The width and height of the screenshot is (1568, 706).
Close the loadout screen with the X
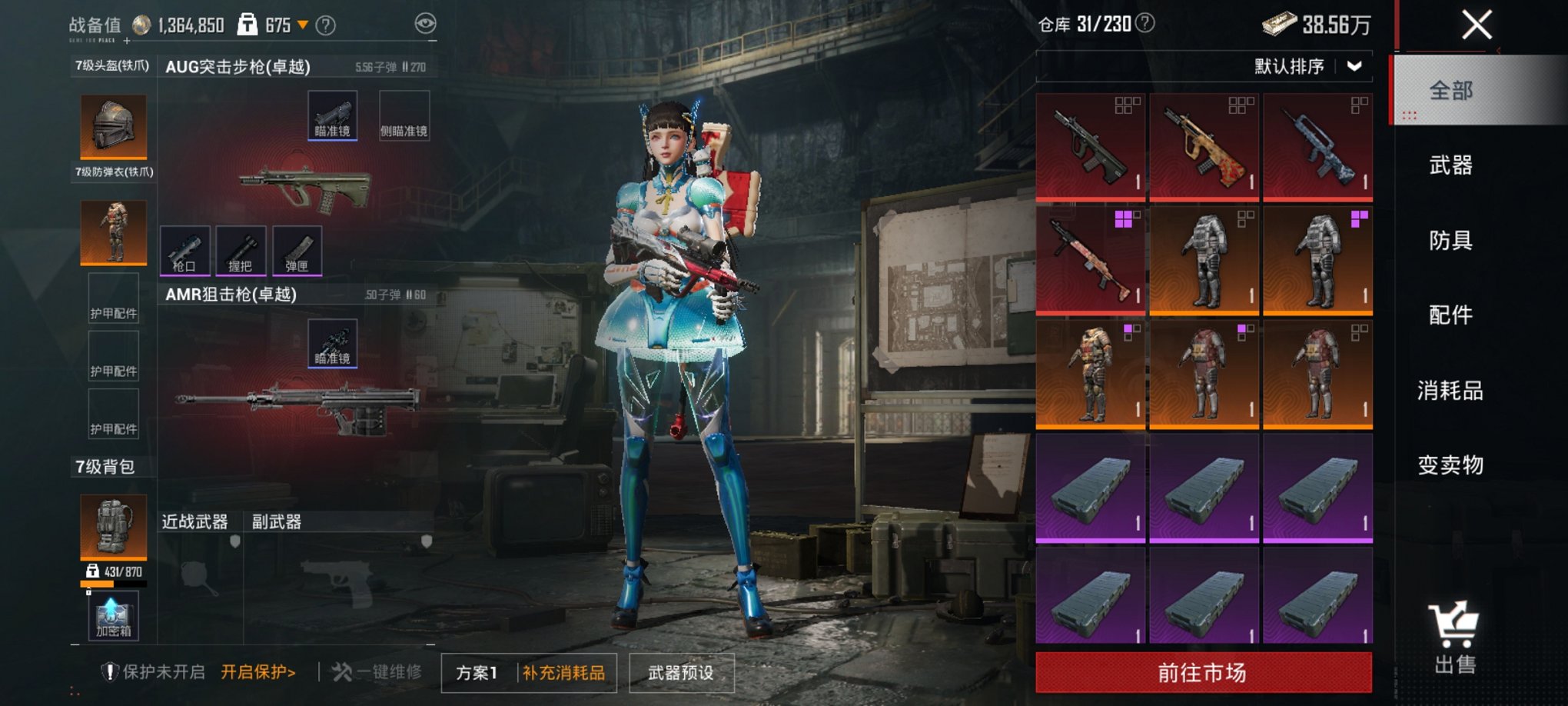click(x=1476, y=25)
